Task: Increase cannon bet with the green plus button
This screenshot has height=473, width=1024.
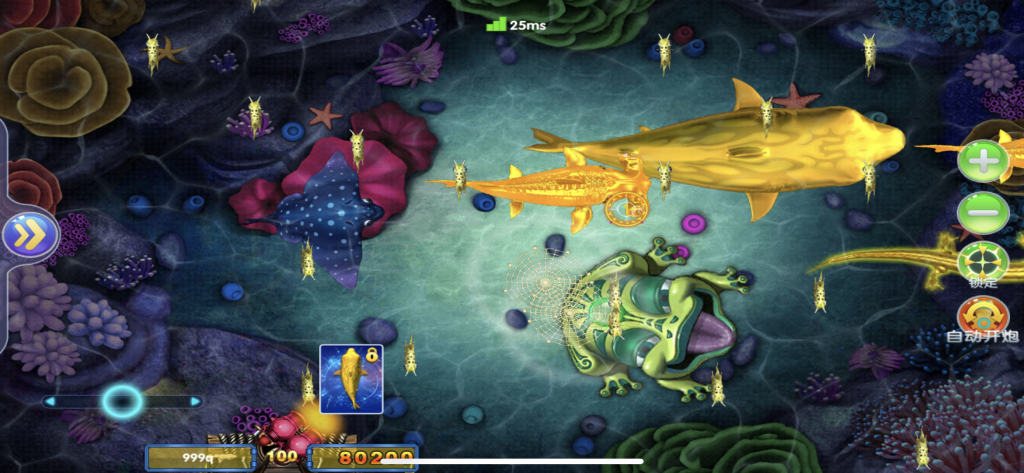Action: coord(983,162)
